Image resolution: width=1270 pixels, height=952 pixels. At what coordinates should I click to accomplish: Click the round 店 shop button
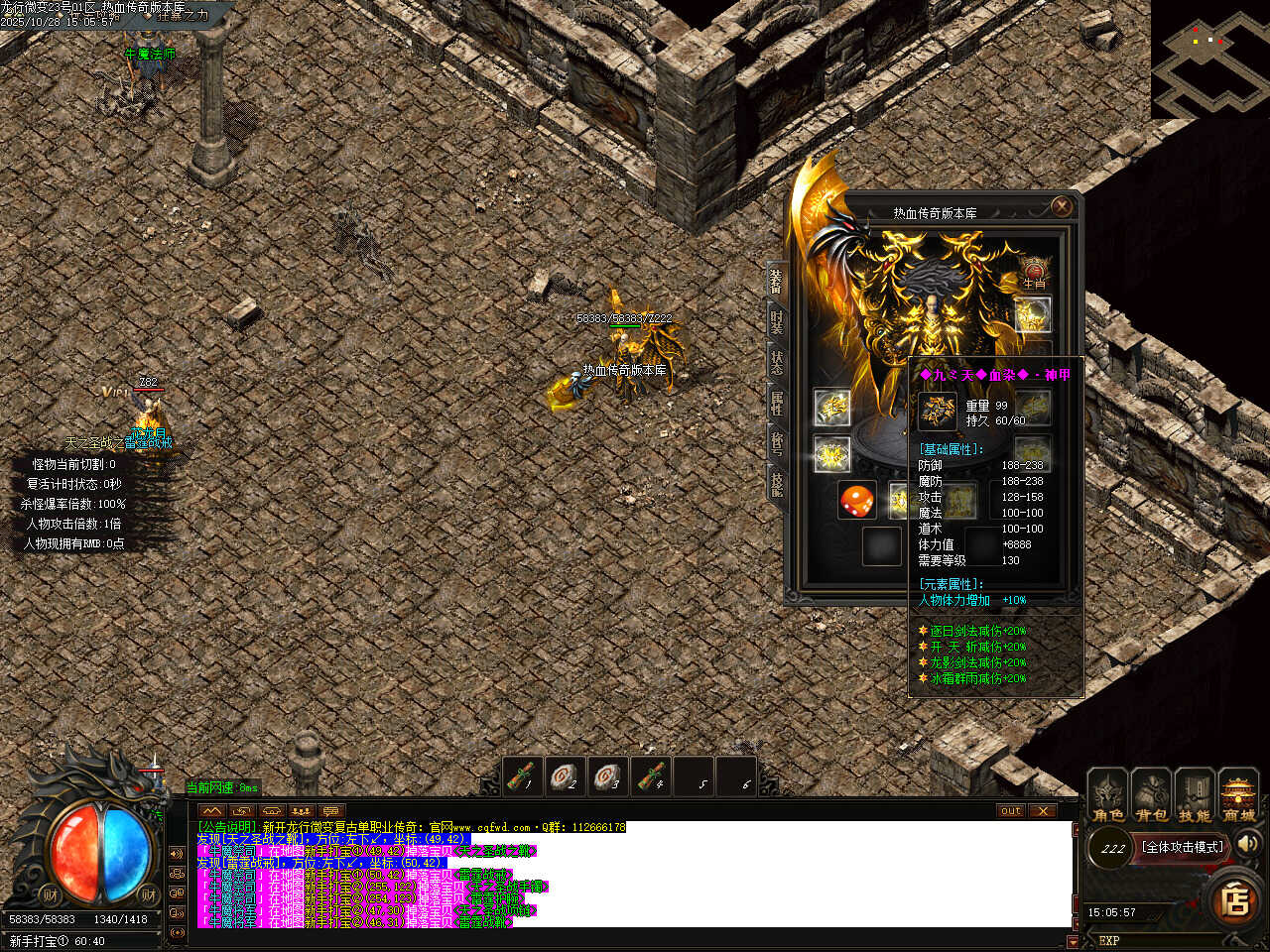[1236, 900]
